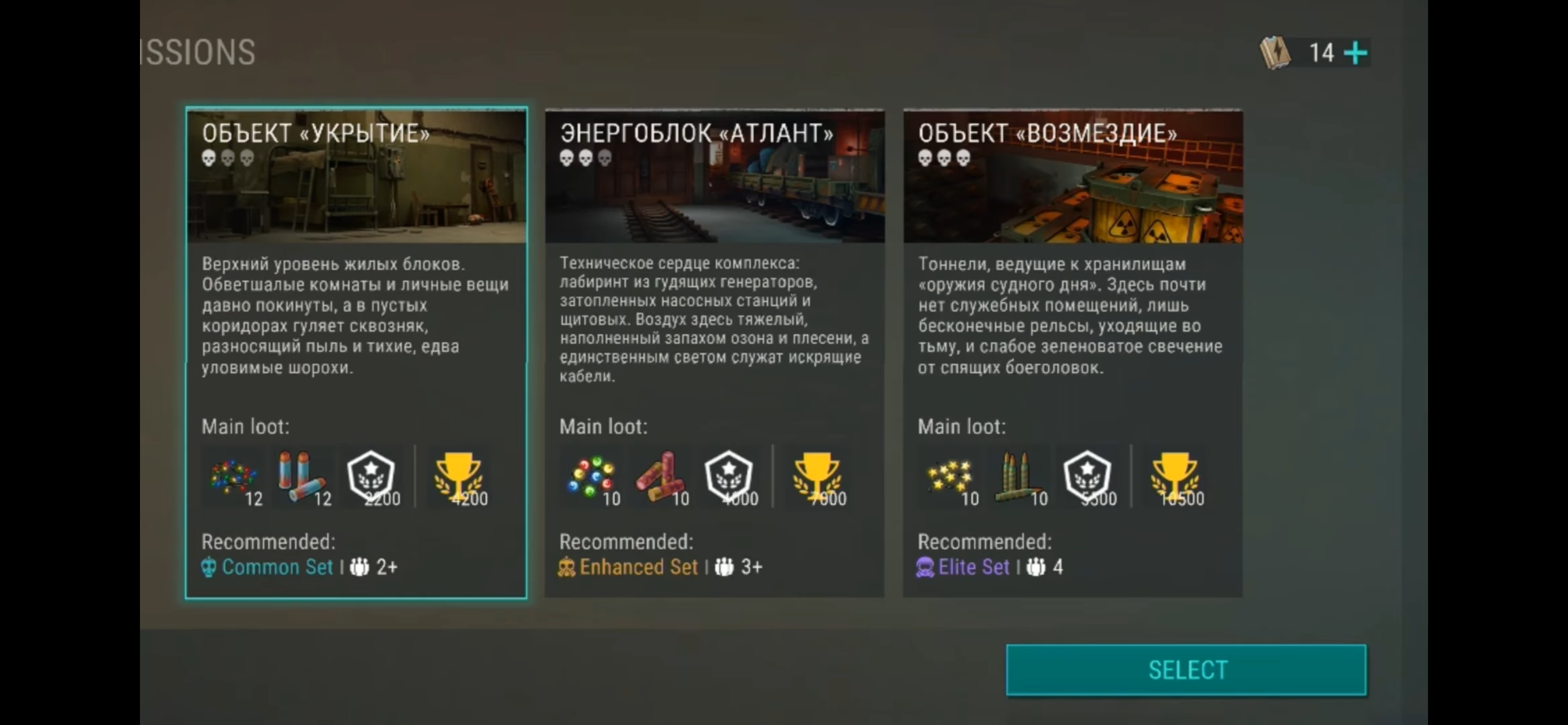Click the Common Set recommendation link
This screenshot has width=1568, height=725.
point(278,567)
